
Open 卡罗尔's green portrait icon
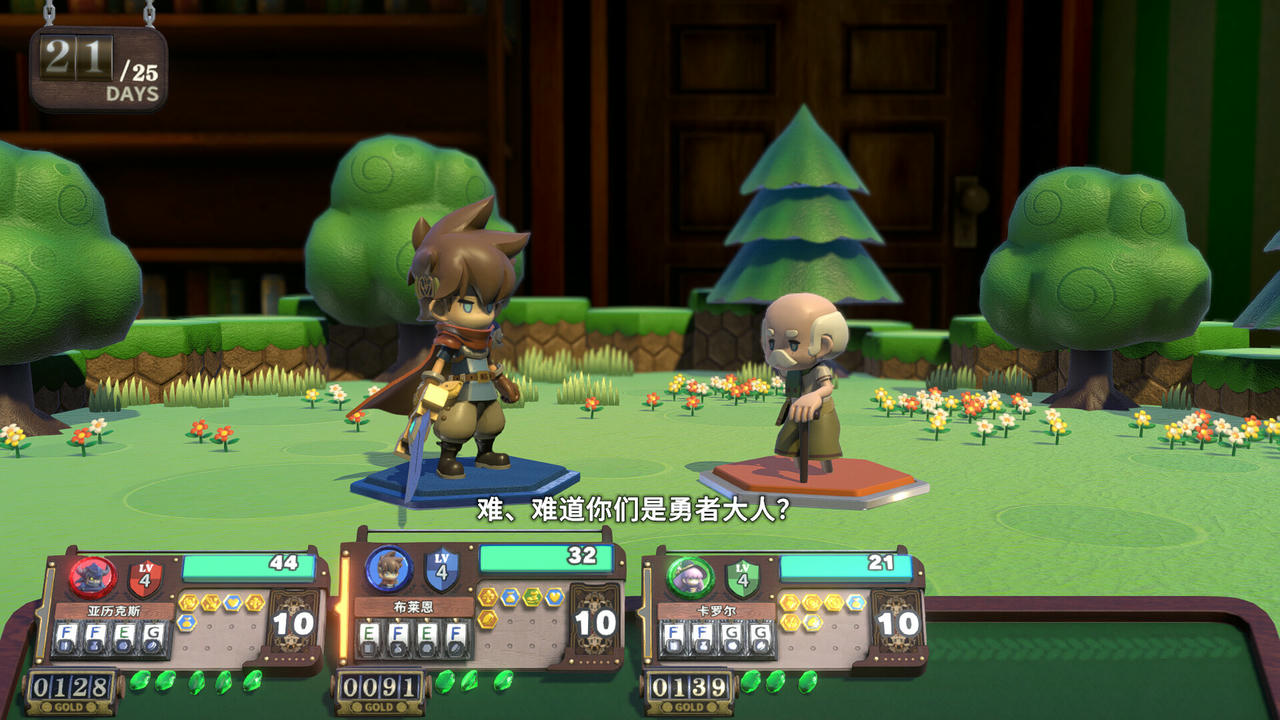point(688,577)
